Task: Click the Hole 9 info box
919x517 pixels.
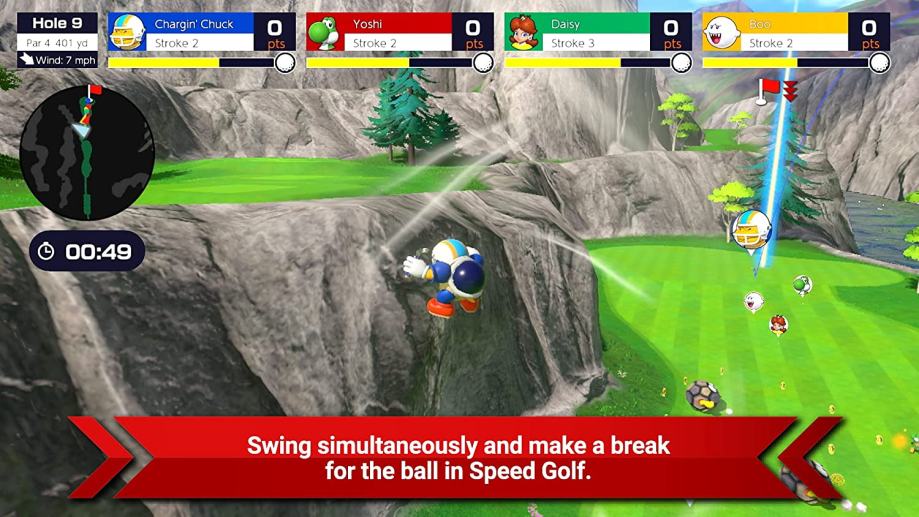Action: coord(57,39)
